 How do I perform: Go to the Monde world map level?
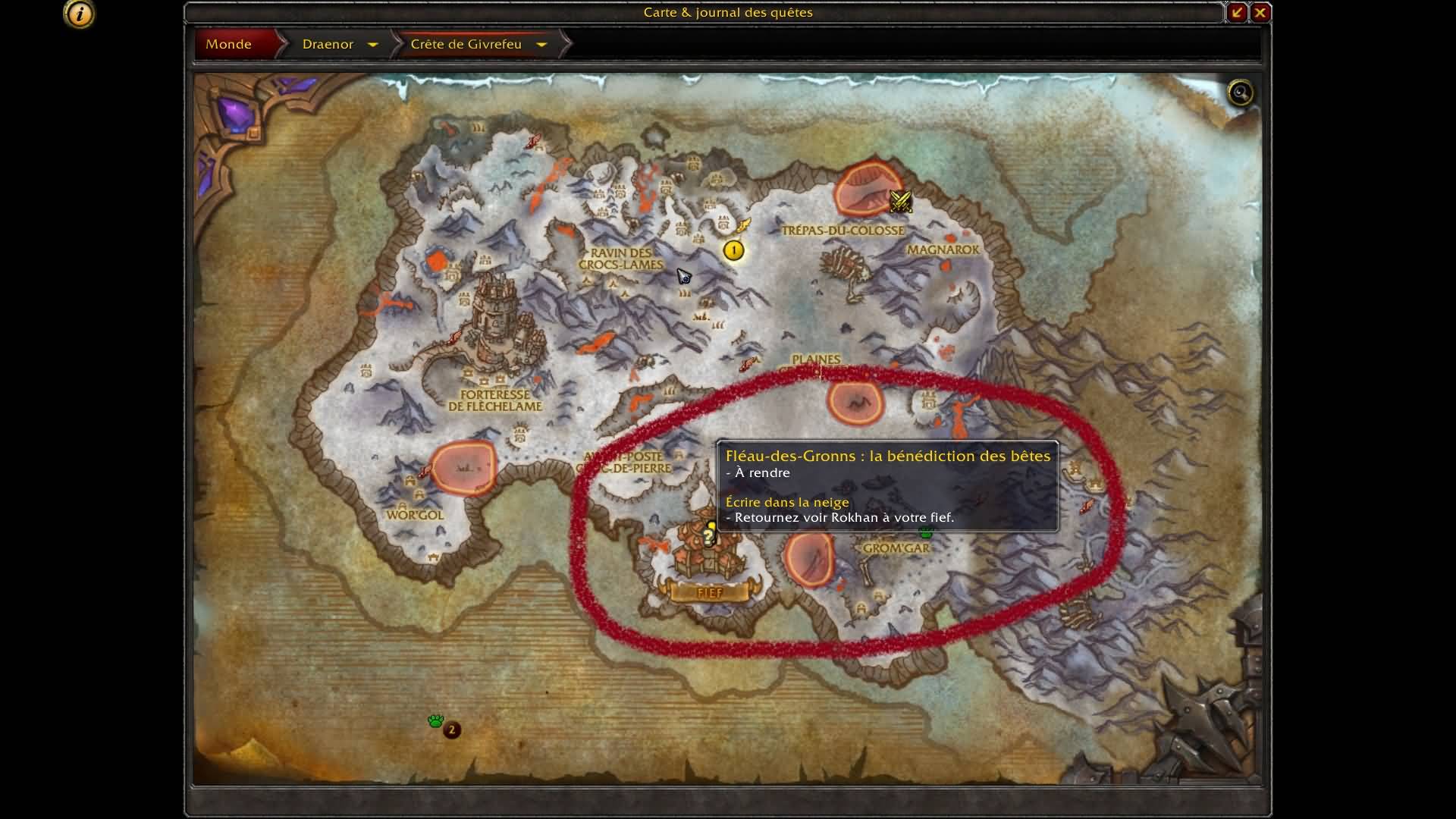[229, 44]
